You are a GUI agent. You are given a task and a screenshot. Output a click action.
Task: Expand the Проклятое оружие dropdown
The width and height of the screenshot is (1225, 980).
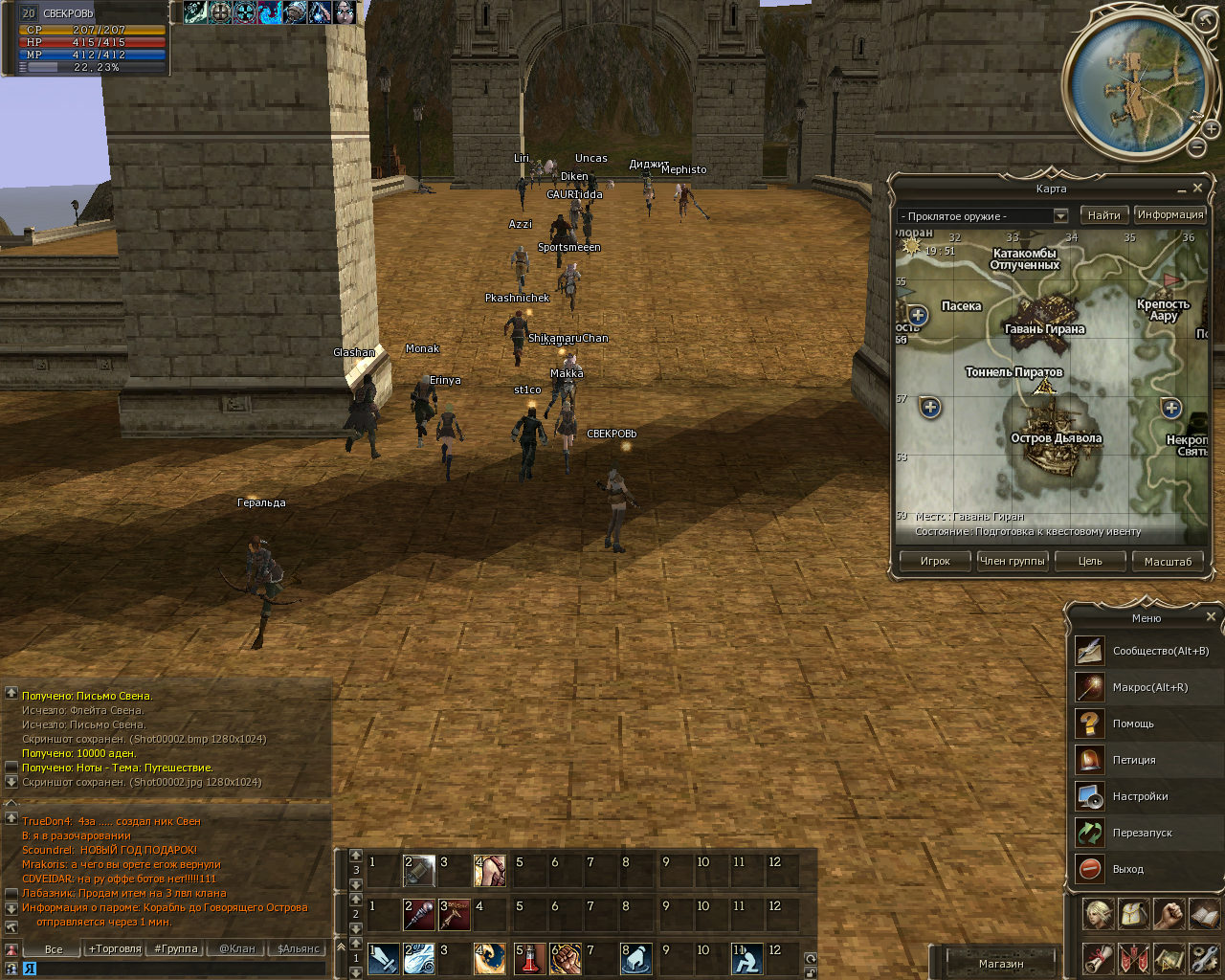[1060, 216]
